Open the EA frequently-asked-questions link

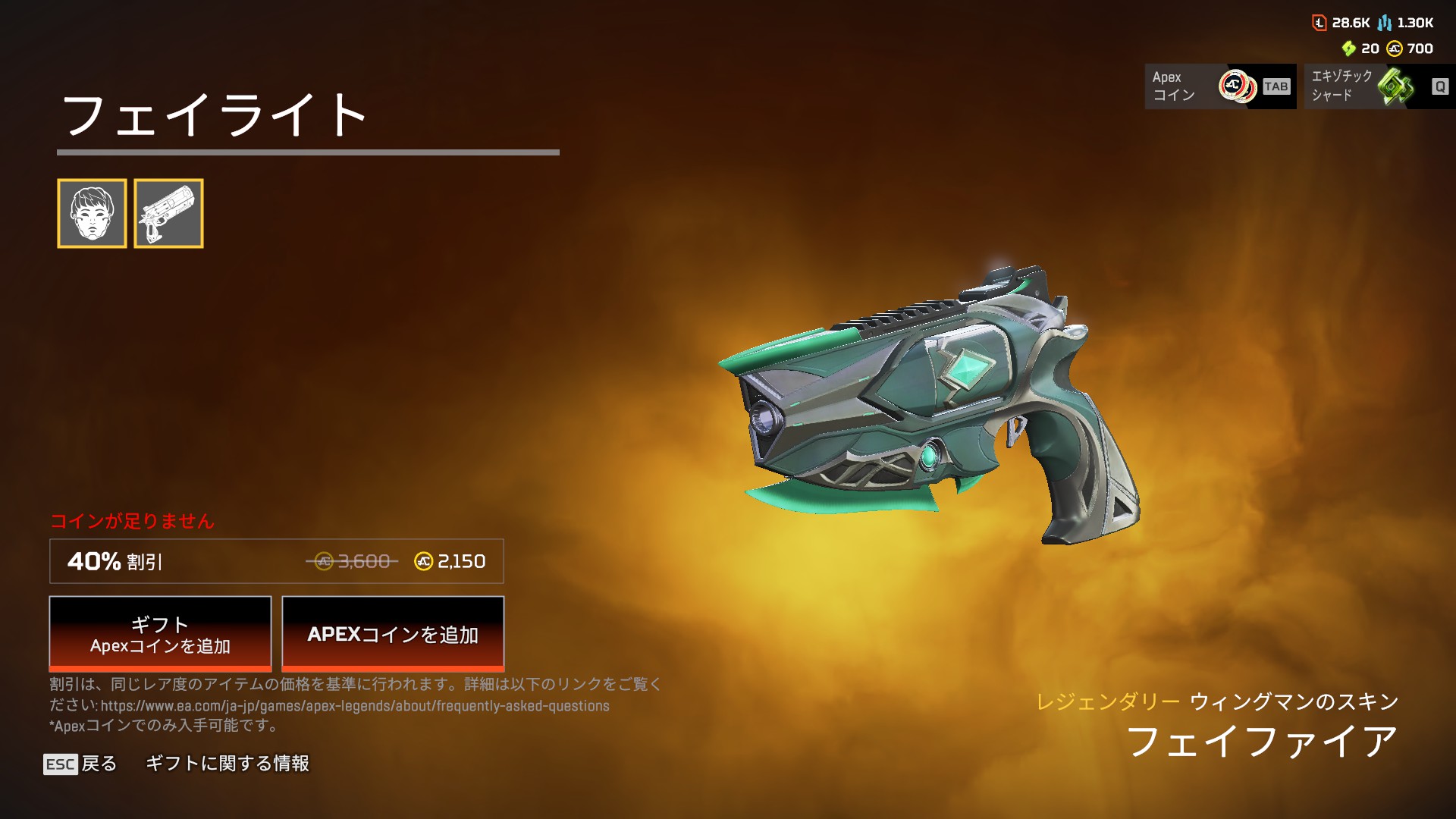coord(355,706)
